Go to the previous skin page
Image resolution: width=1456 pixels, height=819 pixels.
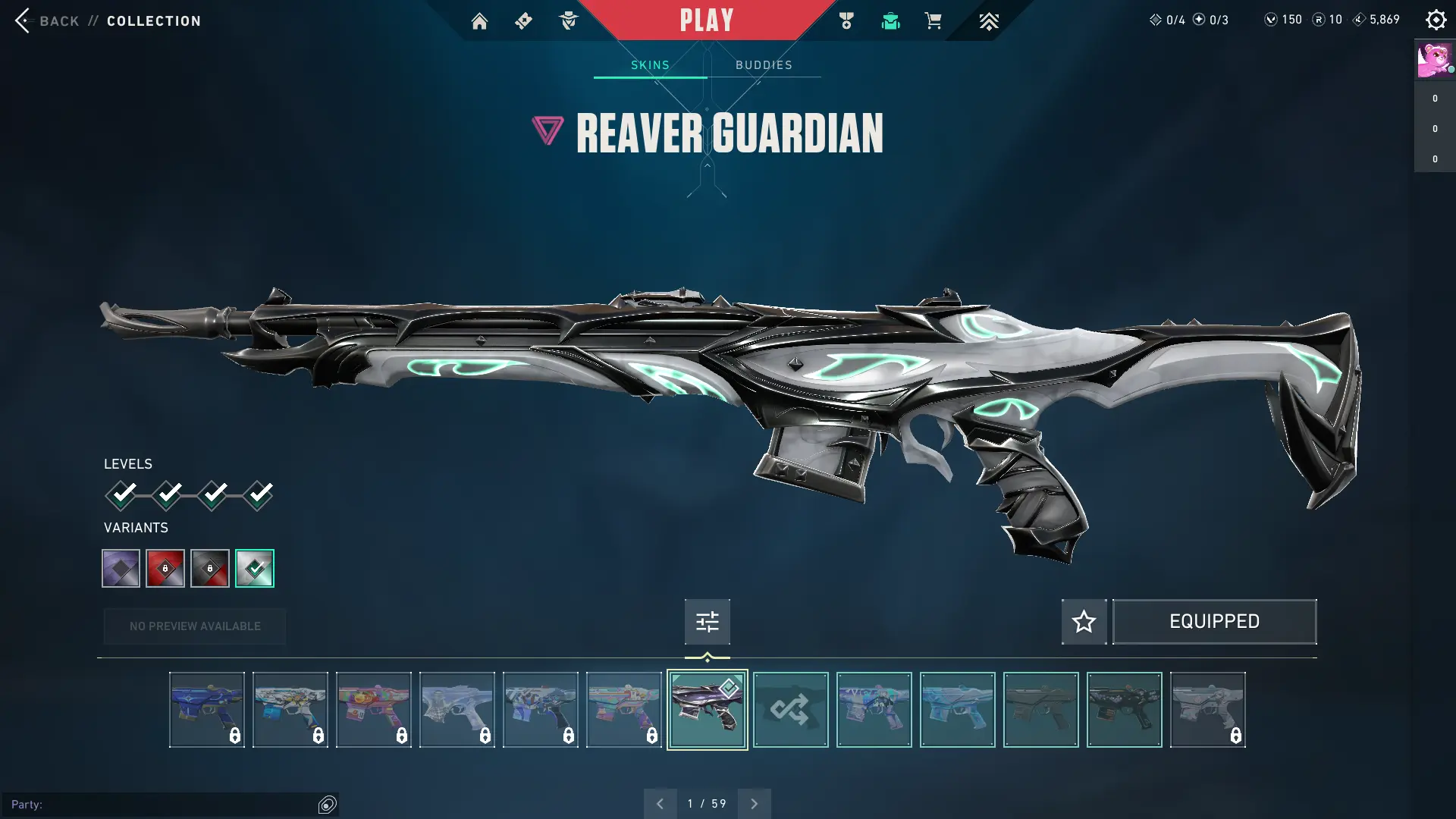coord(660,804)
